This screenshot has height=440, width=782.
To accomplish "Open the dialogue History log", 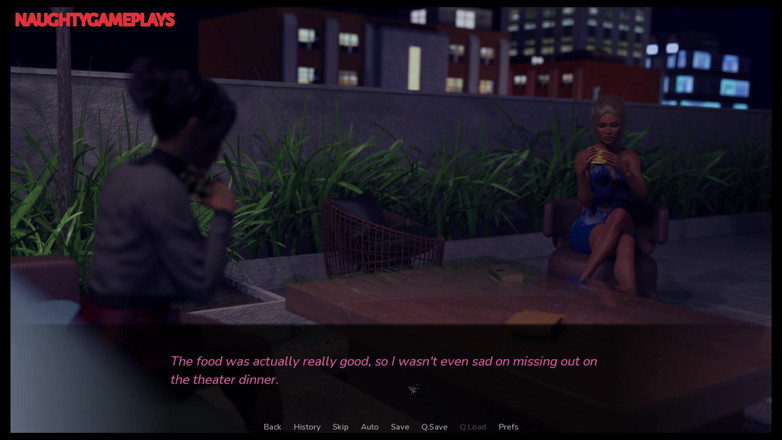I will pos(307,427).
